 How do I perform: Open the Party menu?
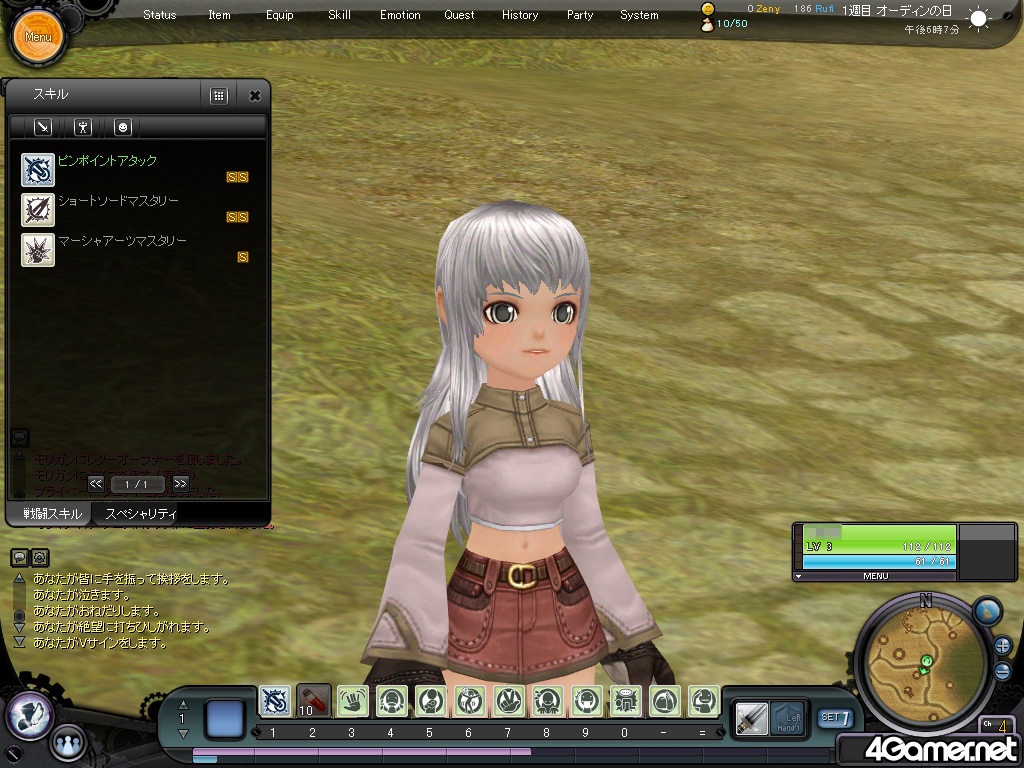[580, 15]
